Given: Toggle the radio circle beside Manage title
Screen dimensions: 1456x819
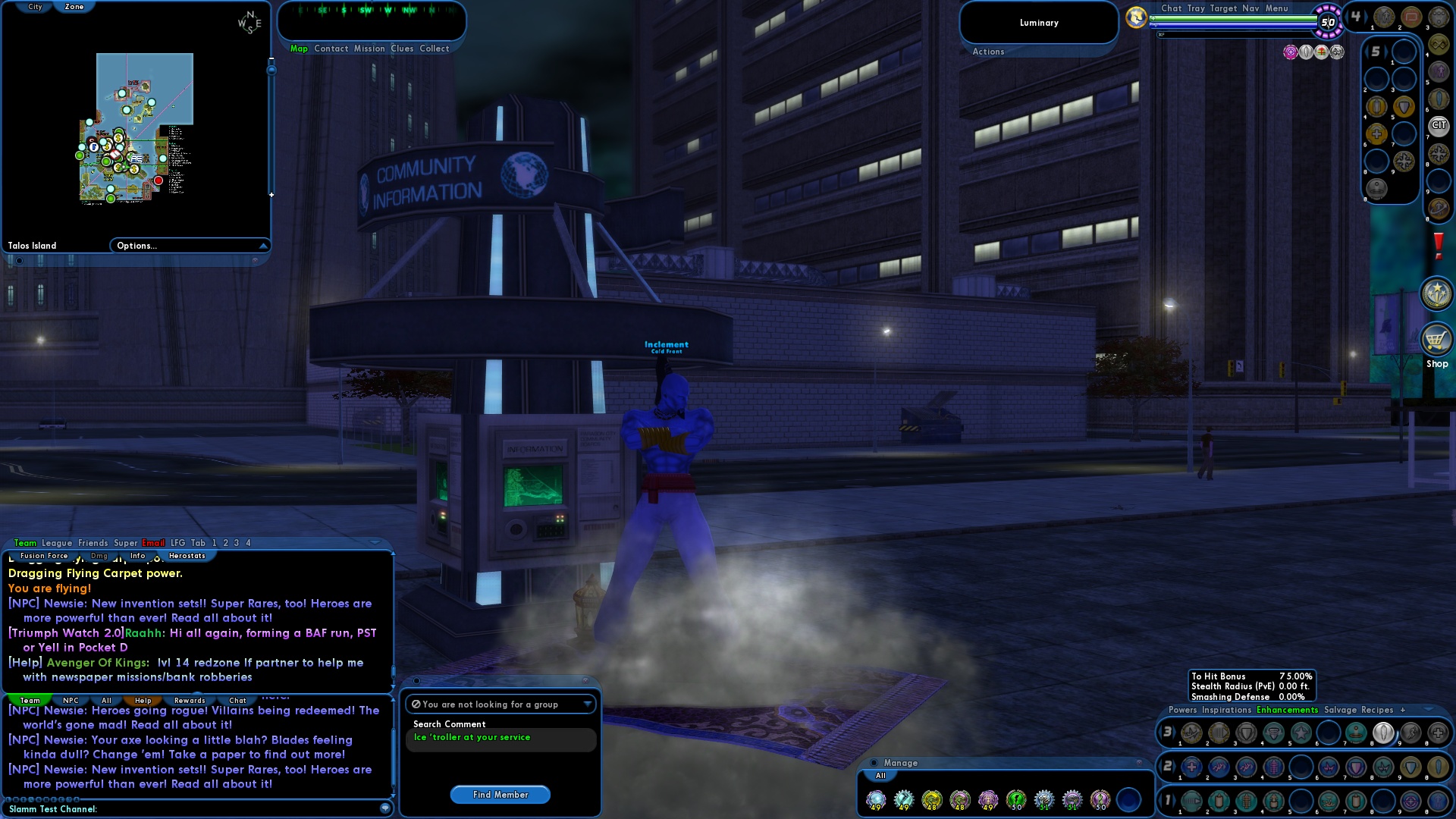Looking at the screenshot, I should [874, 763].
